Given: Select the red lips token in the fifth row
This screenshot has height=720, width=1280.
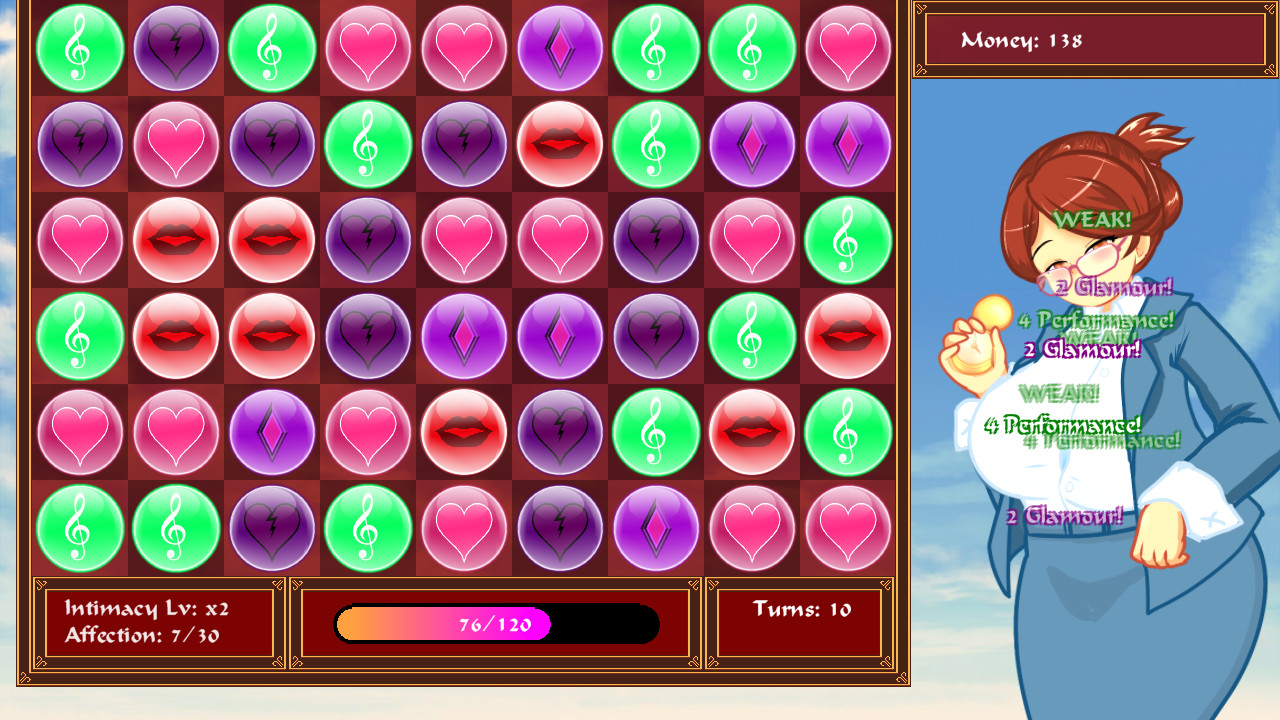Looking at the screenshot, I should point(464,433).
